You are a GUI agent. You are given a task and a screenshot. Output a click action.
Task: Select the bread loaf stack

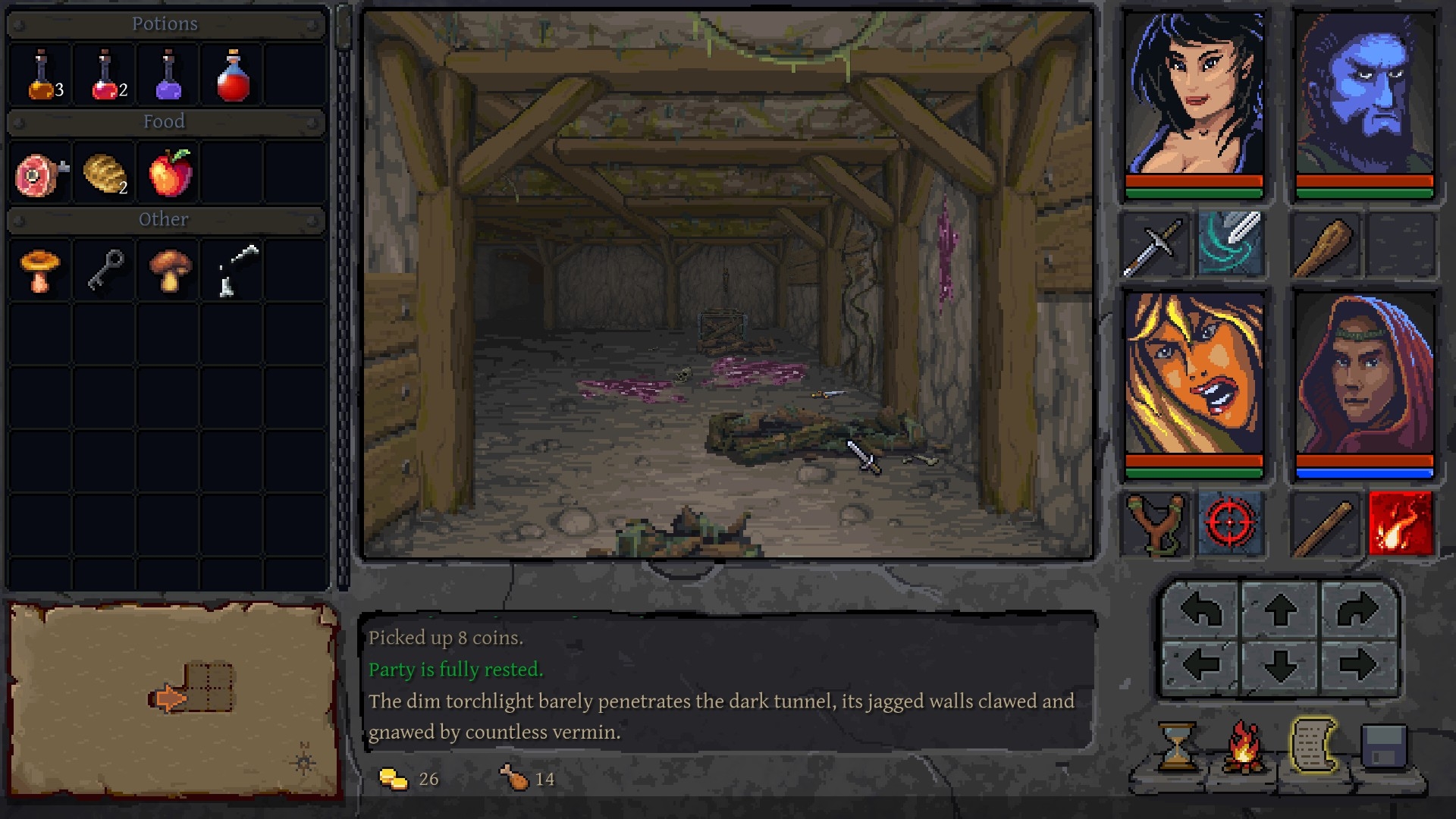pyautogui.click(x=105, y=174)
